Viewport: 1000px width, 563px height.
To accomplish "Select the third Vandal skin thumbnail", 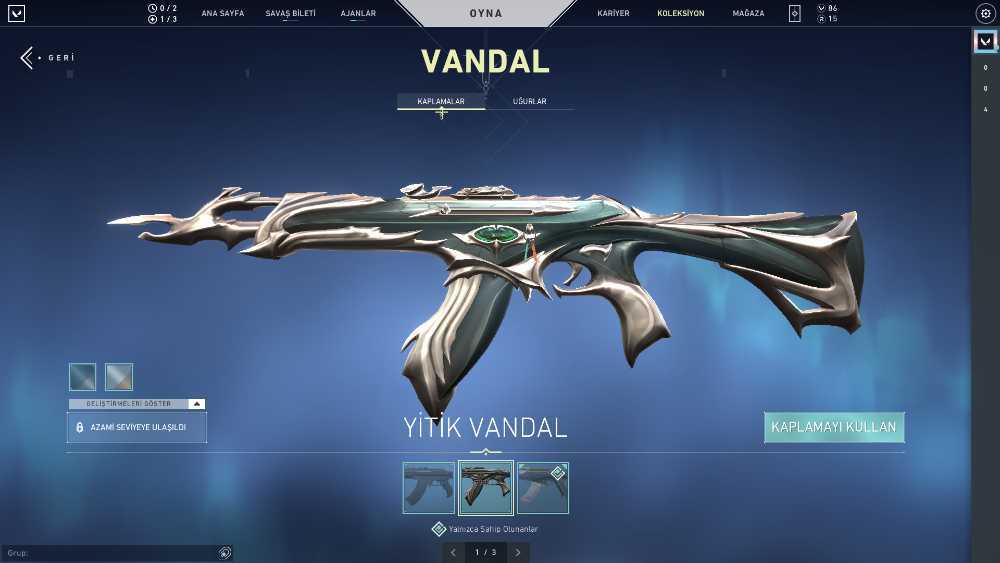I will click(543, 488).
